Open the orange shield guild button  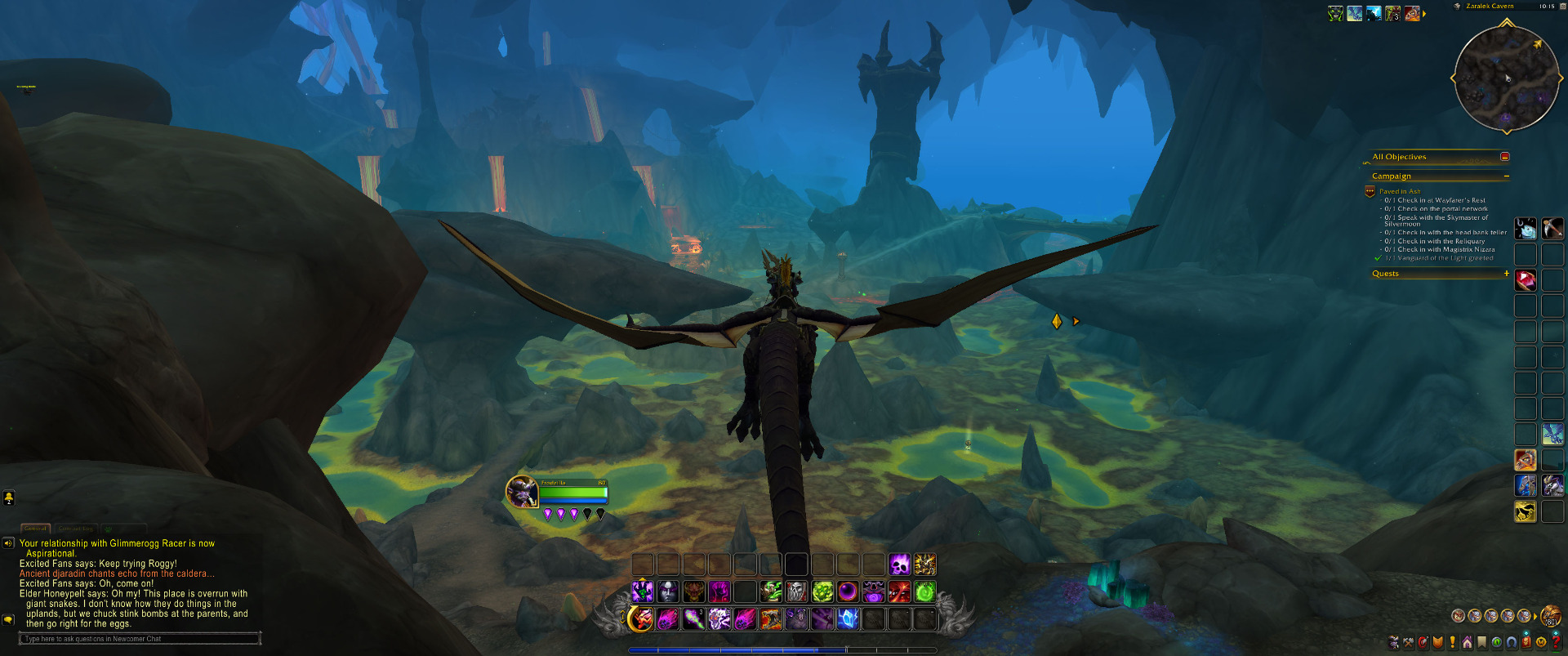point(1437,643)
